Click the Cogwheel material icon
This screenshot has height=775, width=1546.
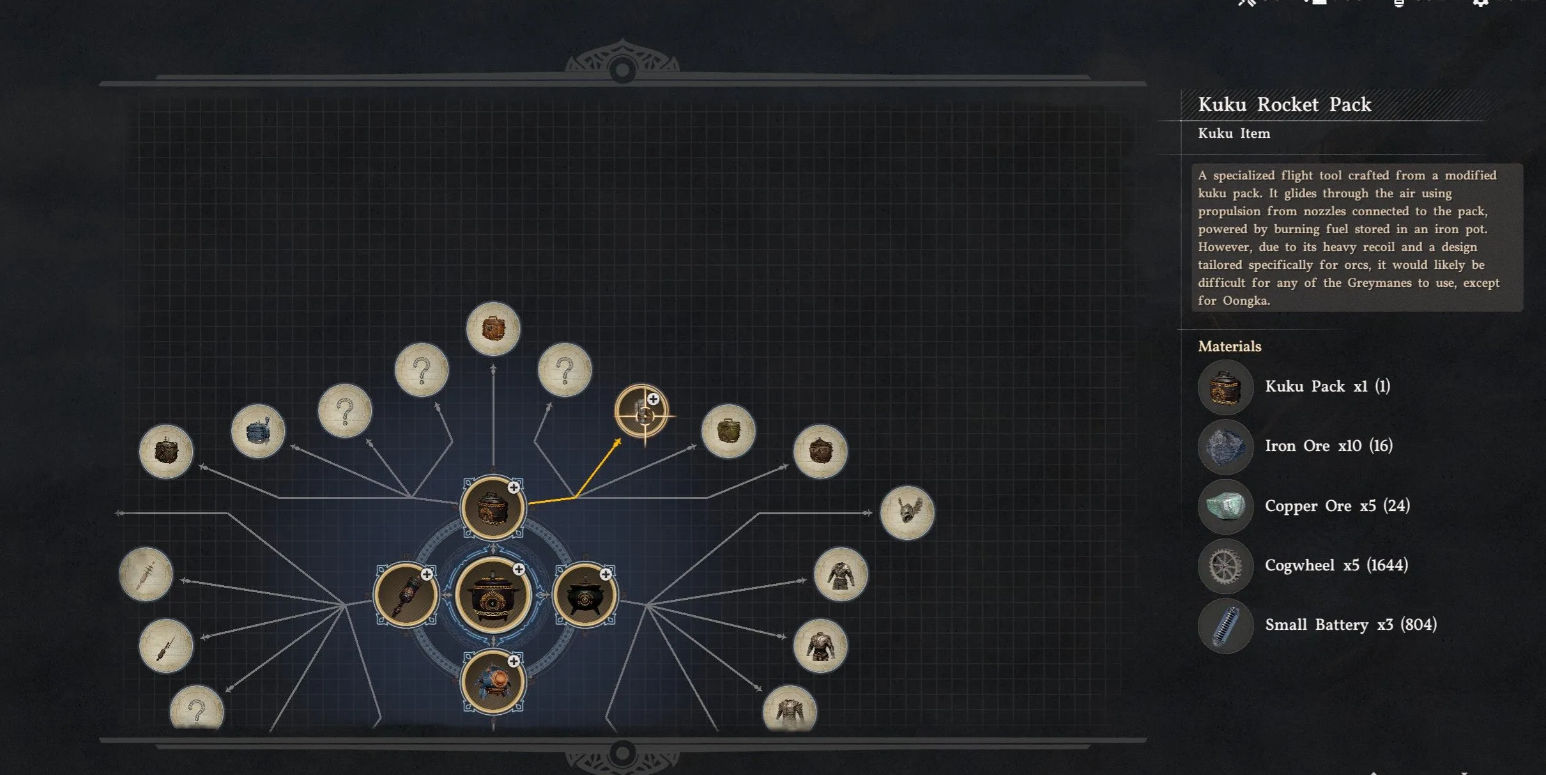(1225, 566)
